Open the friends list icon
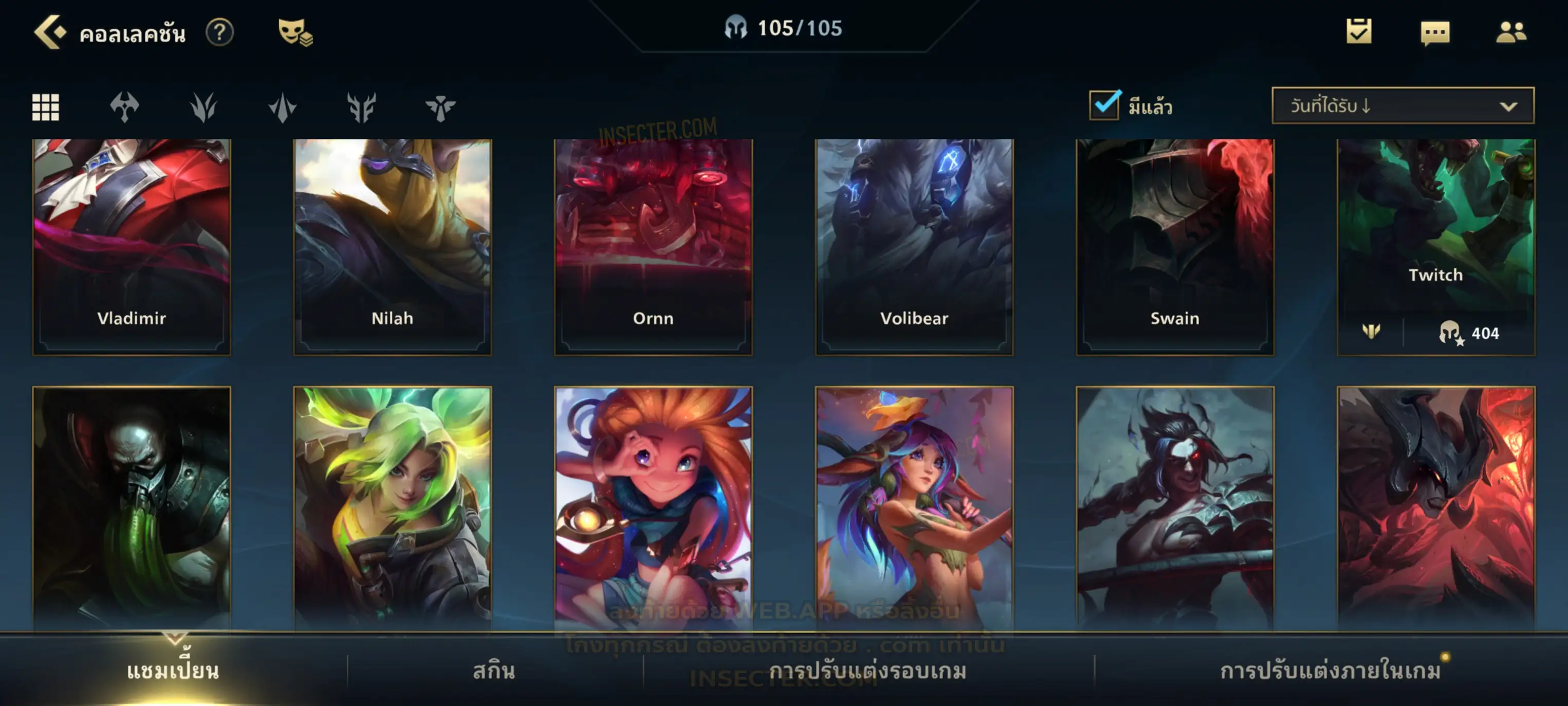 point(1510,32)
